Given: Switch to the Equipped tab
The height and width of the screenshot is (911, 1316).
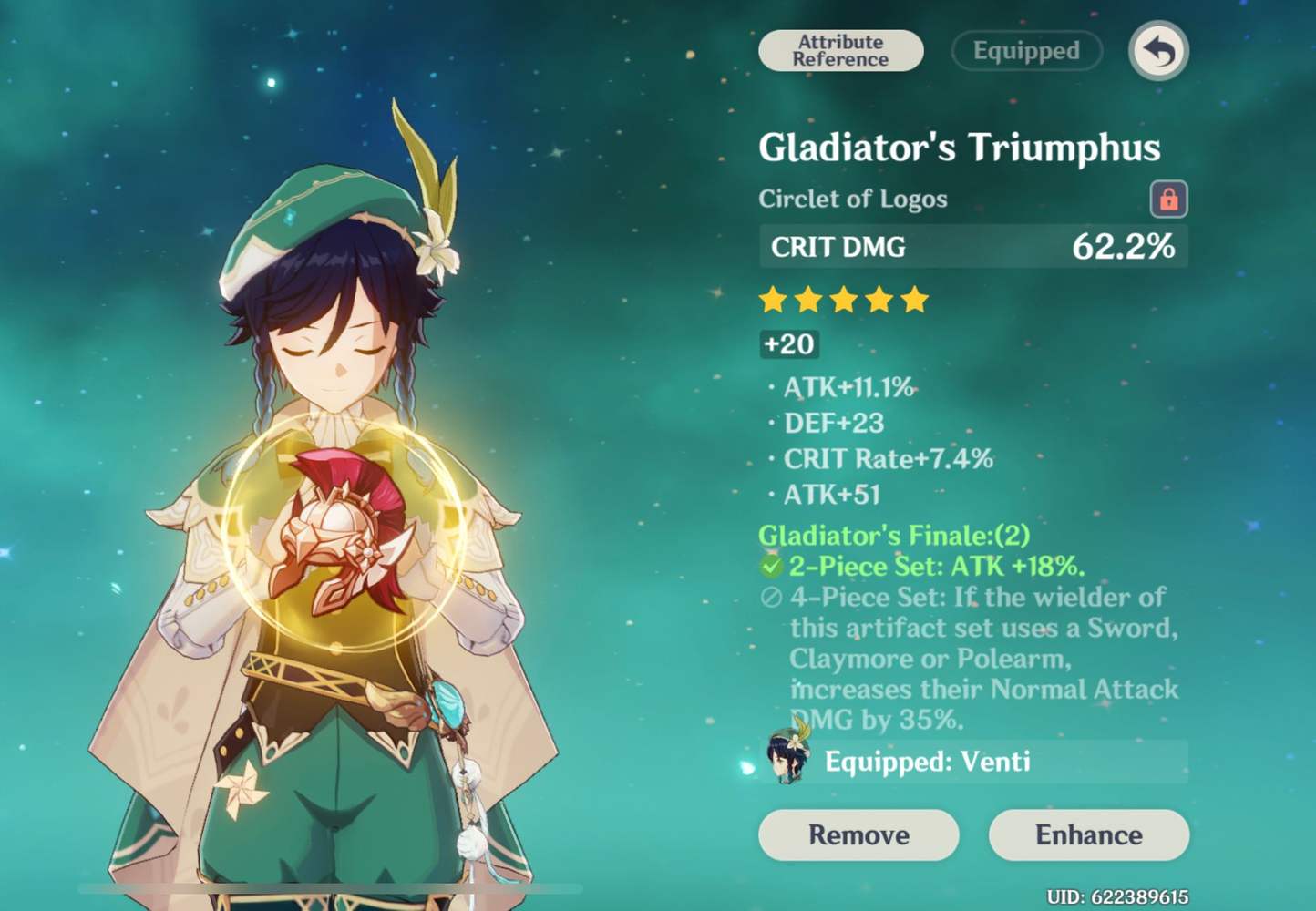Looking at the screenshot, I should (x=1026, y=51).
